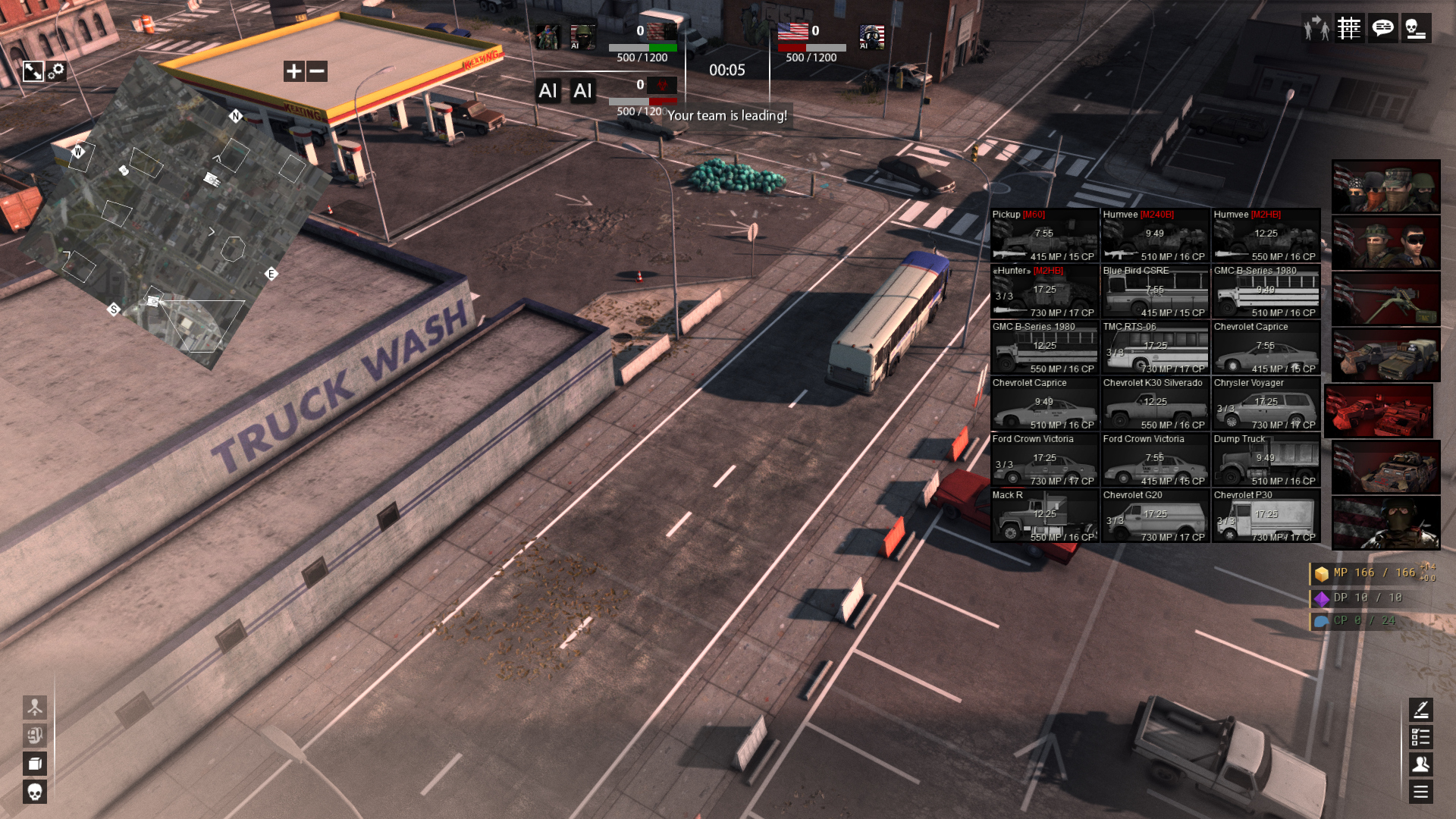Pick the Chrysler Voyager card
The image size is (1456, 819).
pos(1266,403)
